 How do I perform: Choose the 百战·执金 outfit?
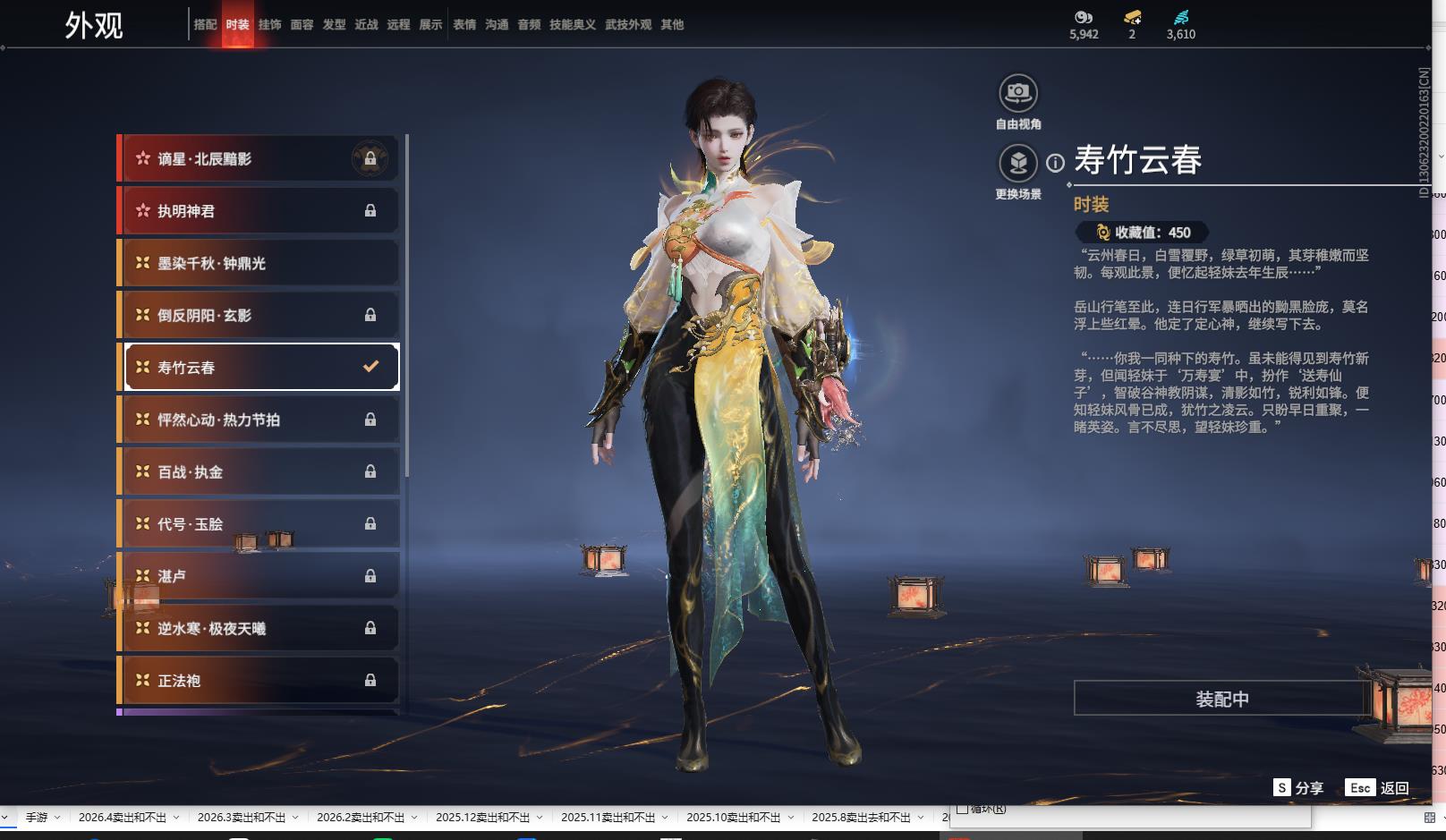[259, 471]
